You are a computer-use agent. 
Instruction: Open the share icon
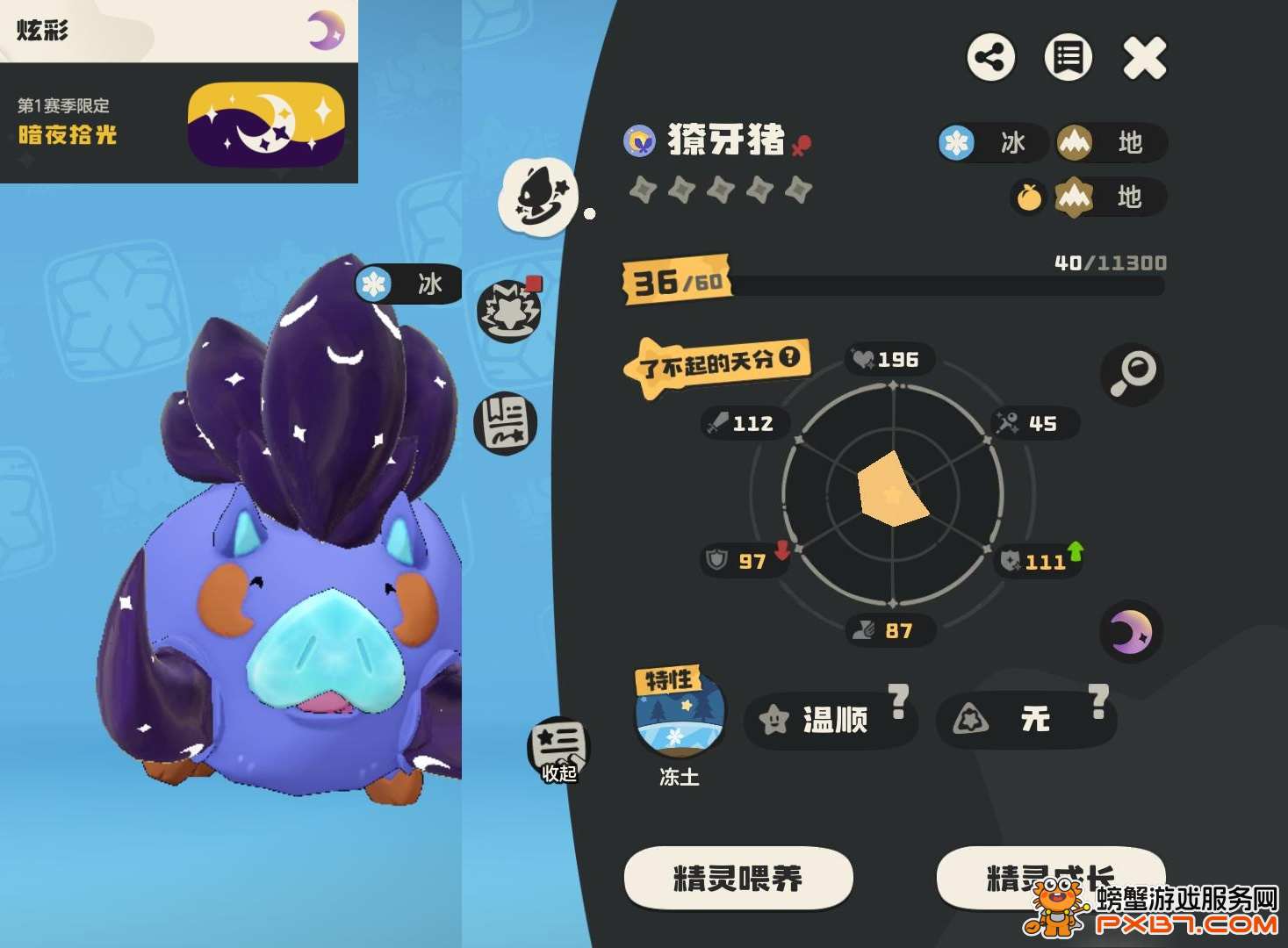point(991,57)
